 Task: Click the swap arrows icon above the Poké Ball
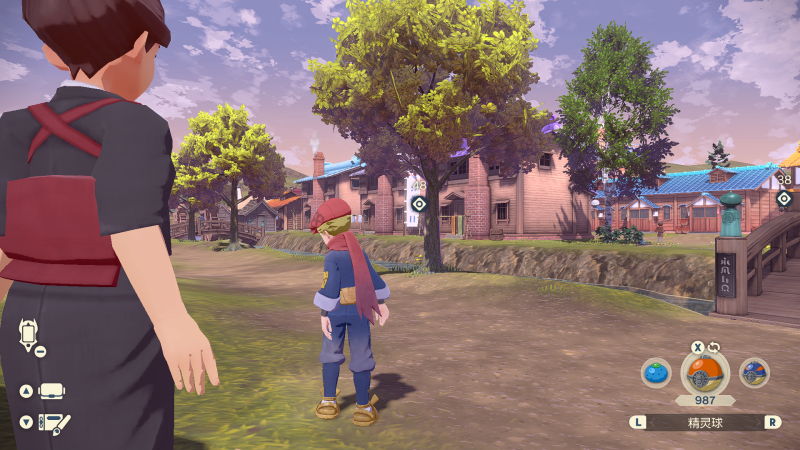point(714,347)
